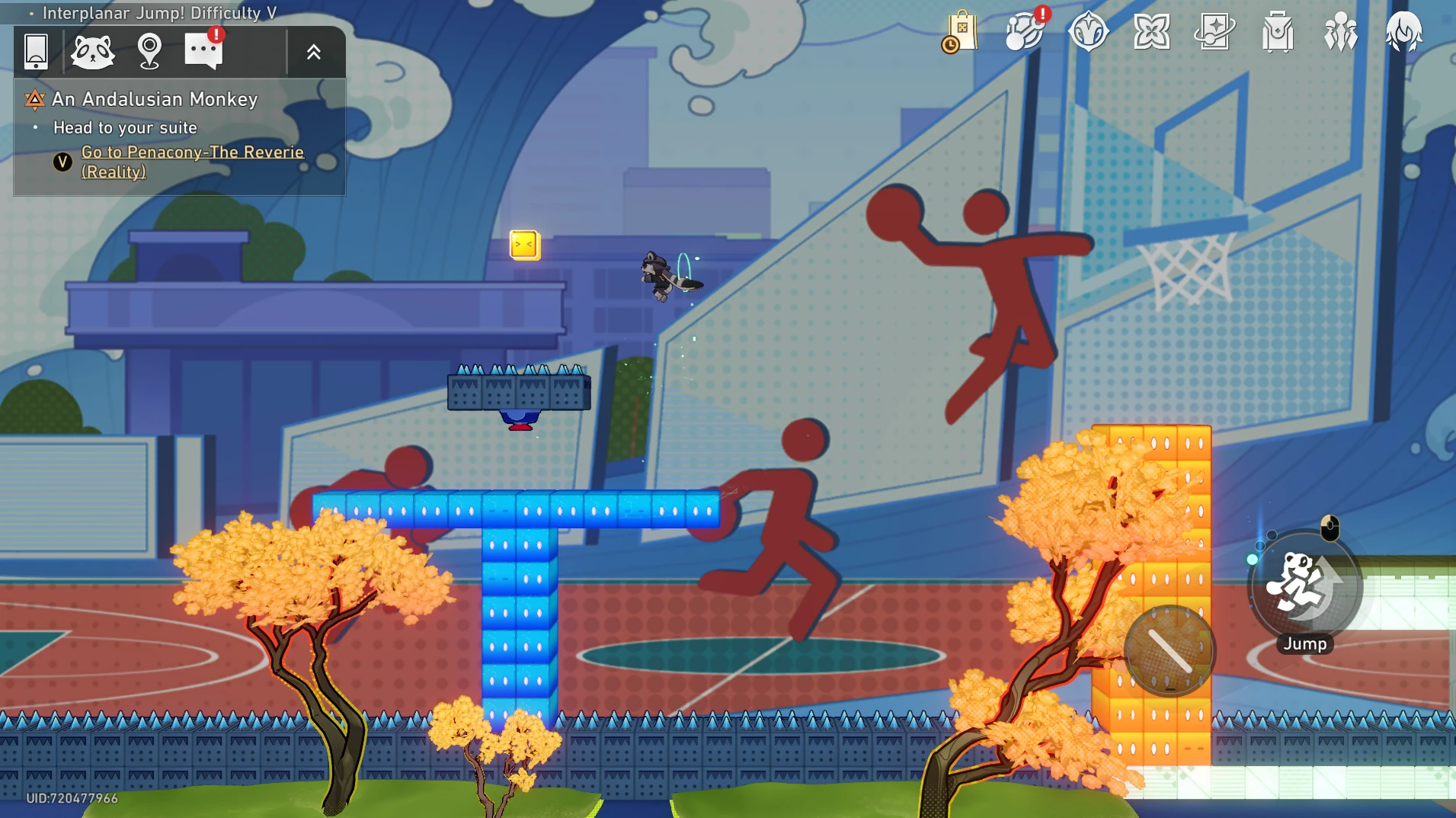Open the star card warp icon

pos(1214,32)
